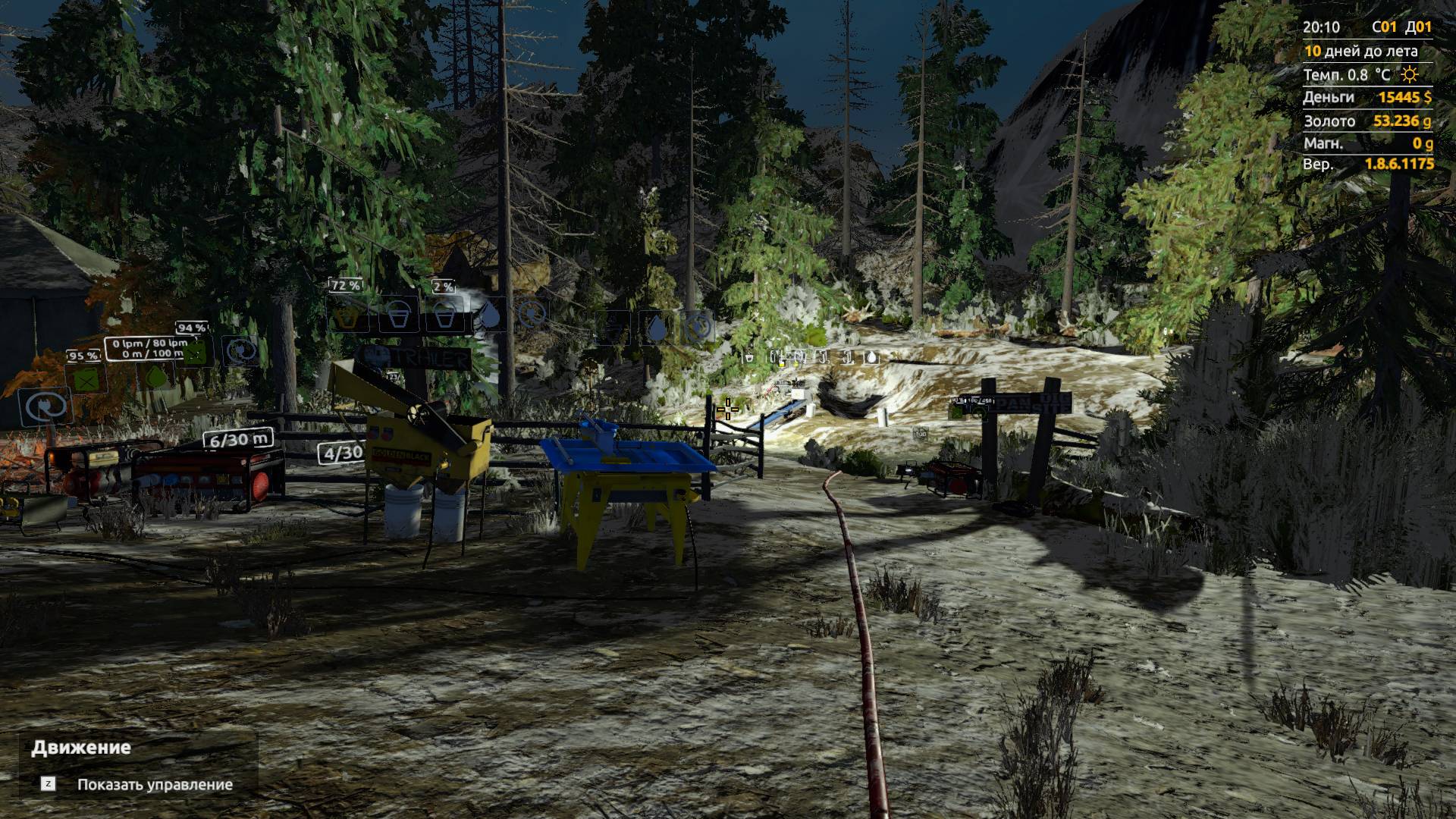Screen dimensions: 1456x819
Task: Toggle the 2% fuel indicator above the highbanker
Action: click(443, 286)
